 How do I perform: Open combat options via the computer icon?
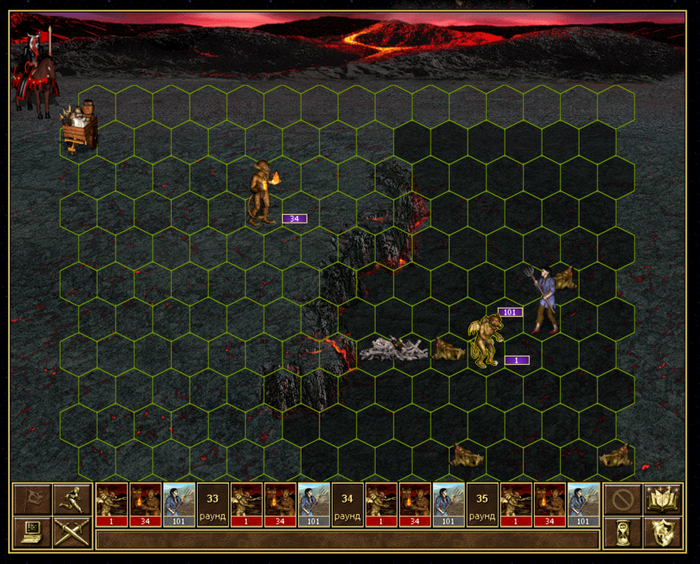pyautogui.click(x=31, y=532)
